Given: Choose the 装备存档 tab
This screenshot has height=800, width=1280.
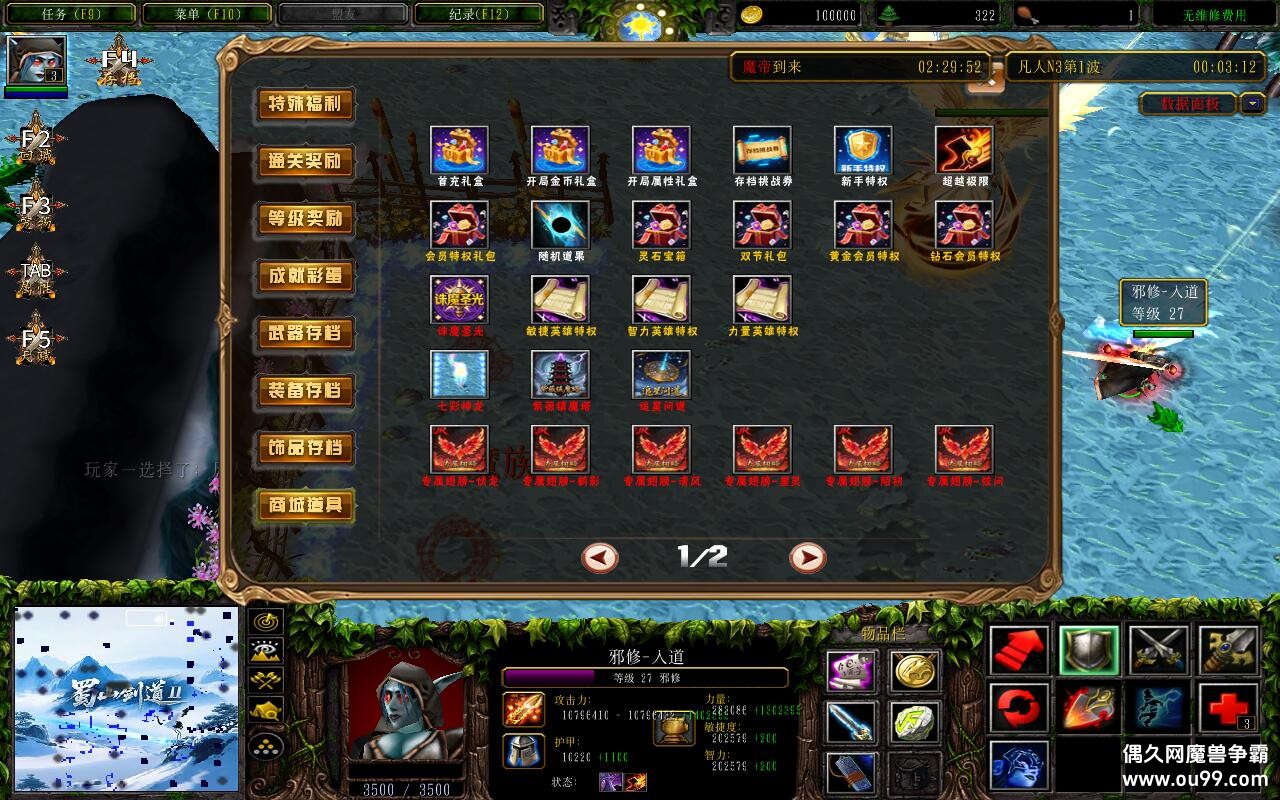Looking at the screenshot, I should (x=305, y=390).
